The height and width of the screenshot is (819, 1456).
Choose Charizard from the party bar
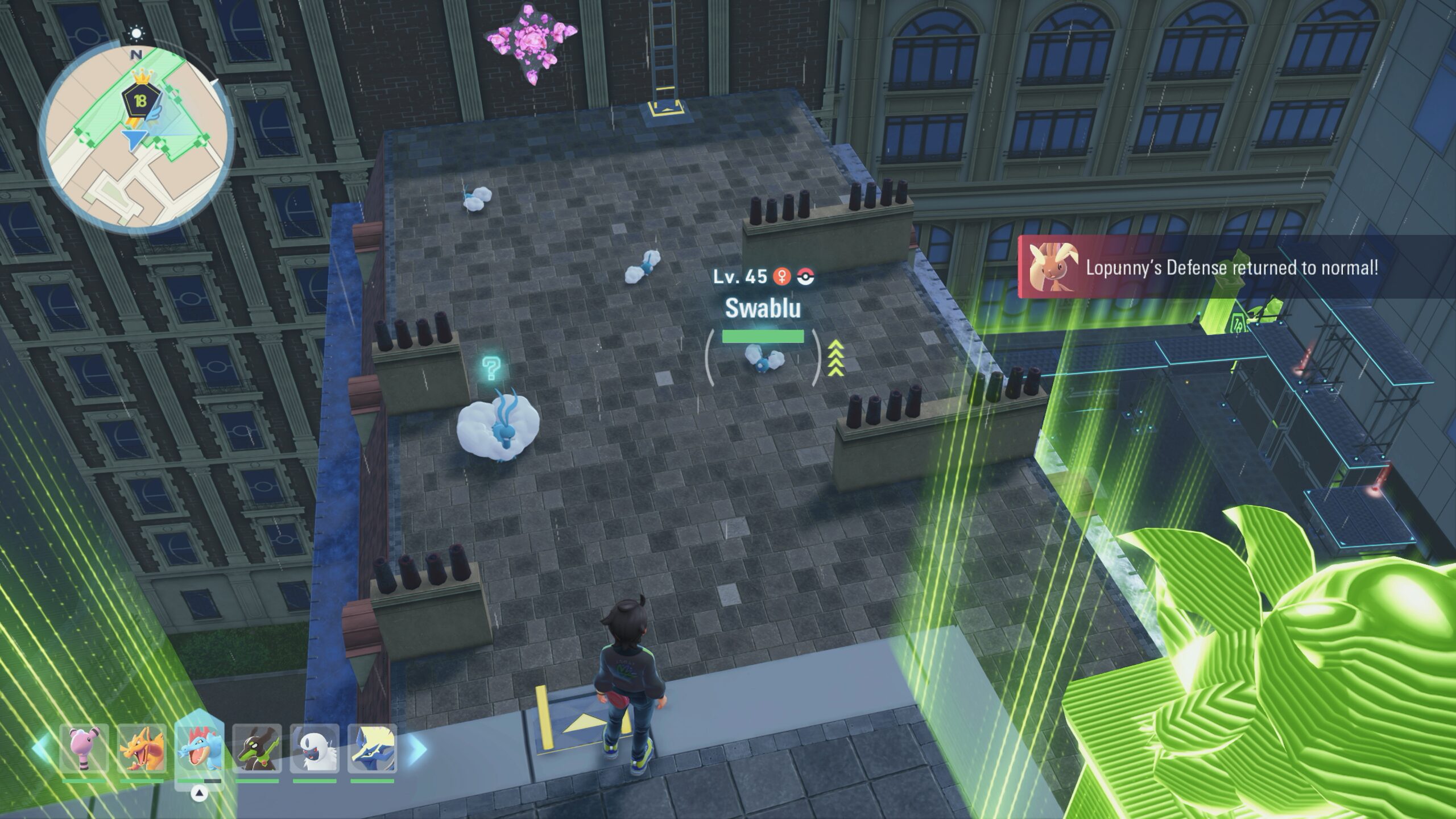(x=142, y=747)
